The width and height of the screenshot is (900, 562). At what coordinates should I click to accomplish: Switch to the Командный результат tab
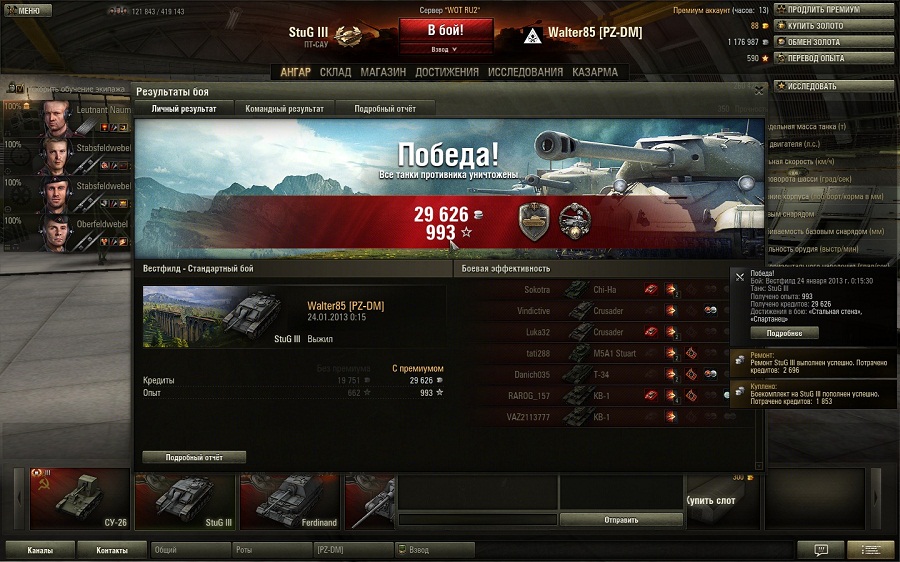(285, 108)
